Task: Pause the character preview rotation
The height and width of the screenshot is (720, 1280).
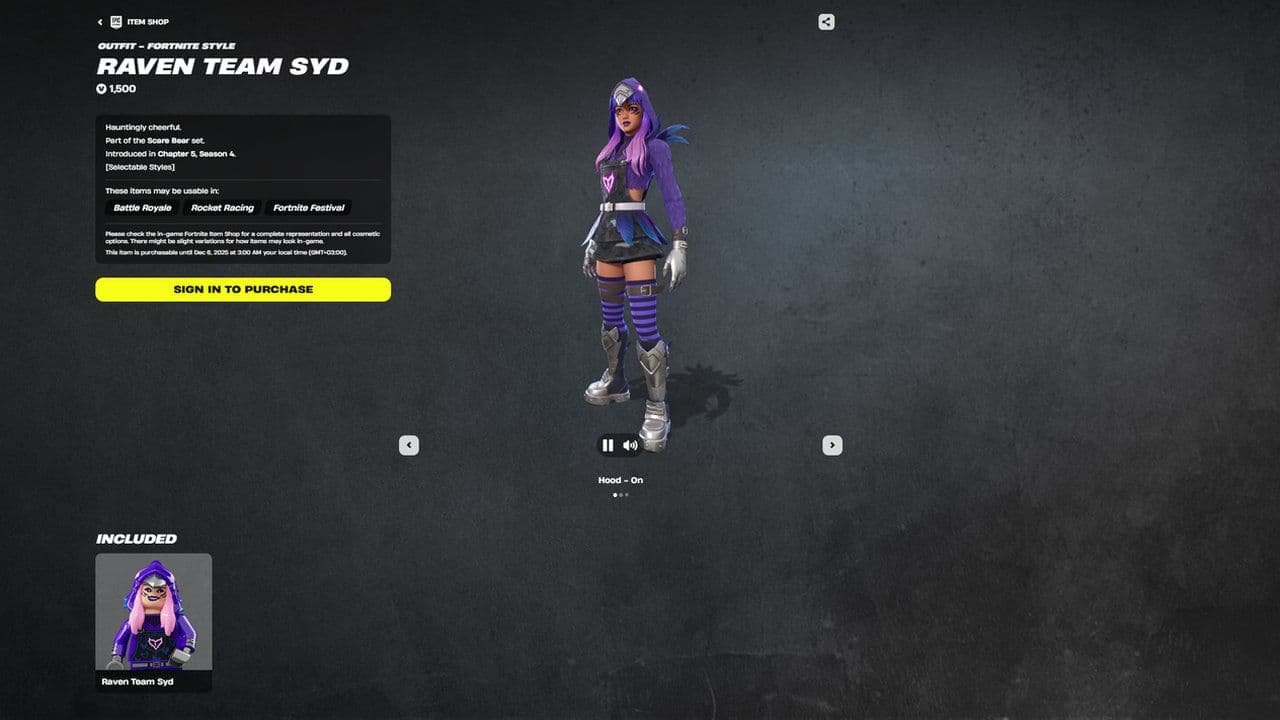Action: pyautogui.click(x=607, y=445)
